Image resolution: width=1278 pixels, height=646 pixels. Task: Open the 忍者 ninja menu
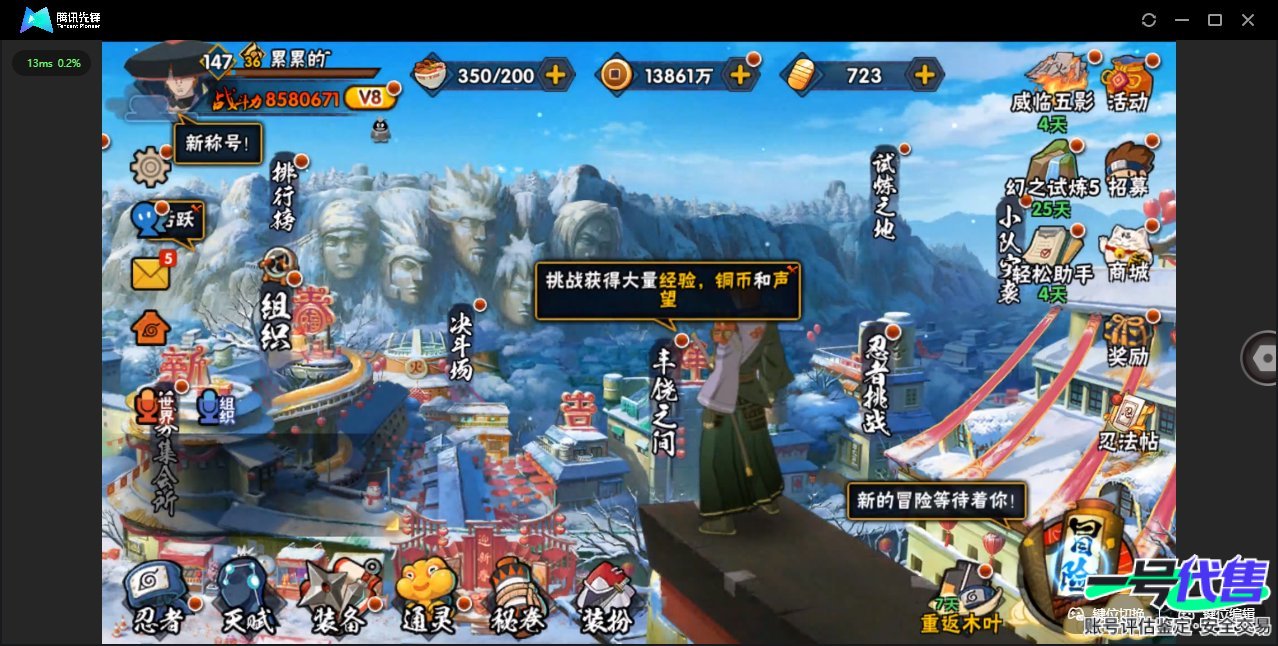point(157,597)
